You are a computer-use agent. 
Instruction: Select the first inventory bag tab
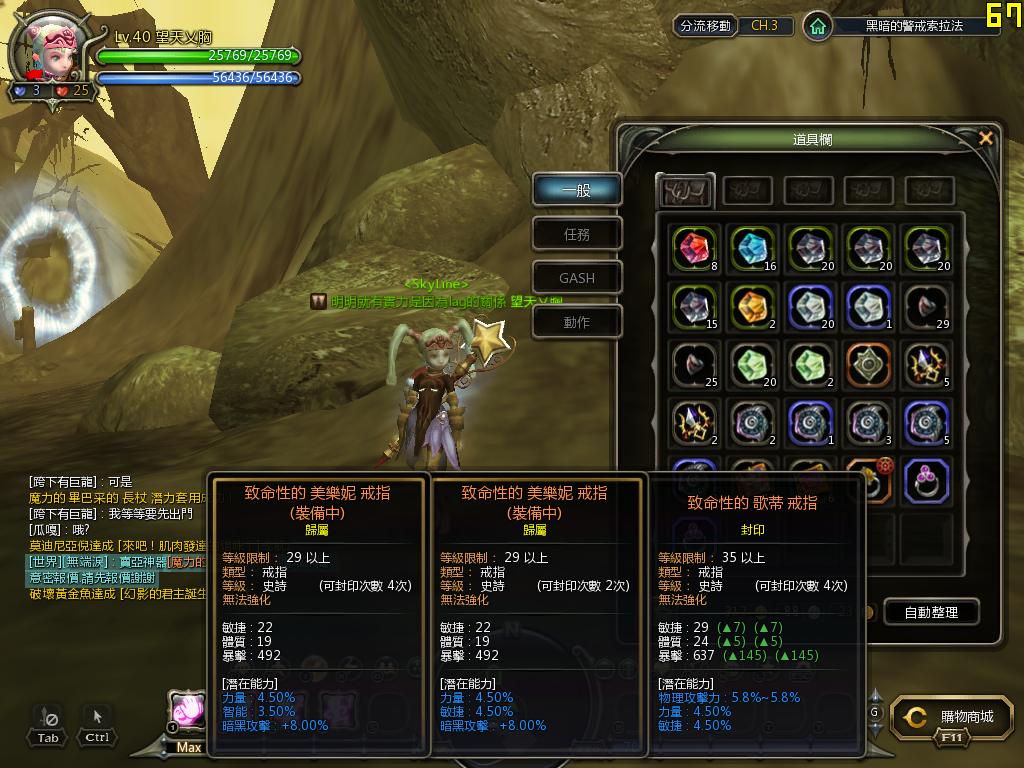pyautogui.click(x=685, y=190)
